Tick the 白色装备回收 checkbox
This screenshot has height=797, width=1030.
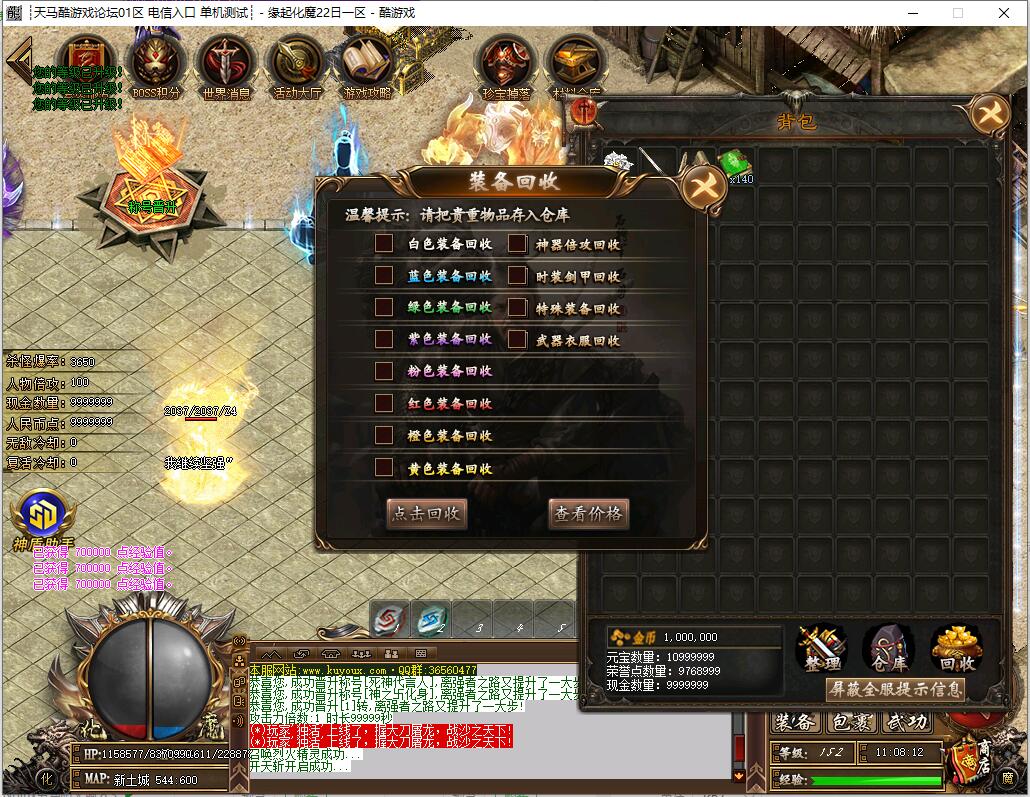coord(384,244)
